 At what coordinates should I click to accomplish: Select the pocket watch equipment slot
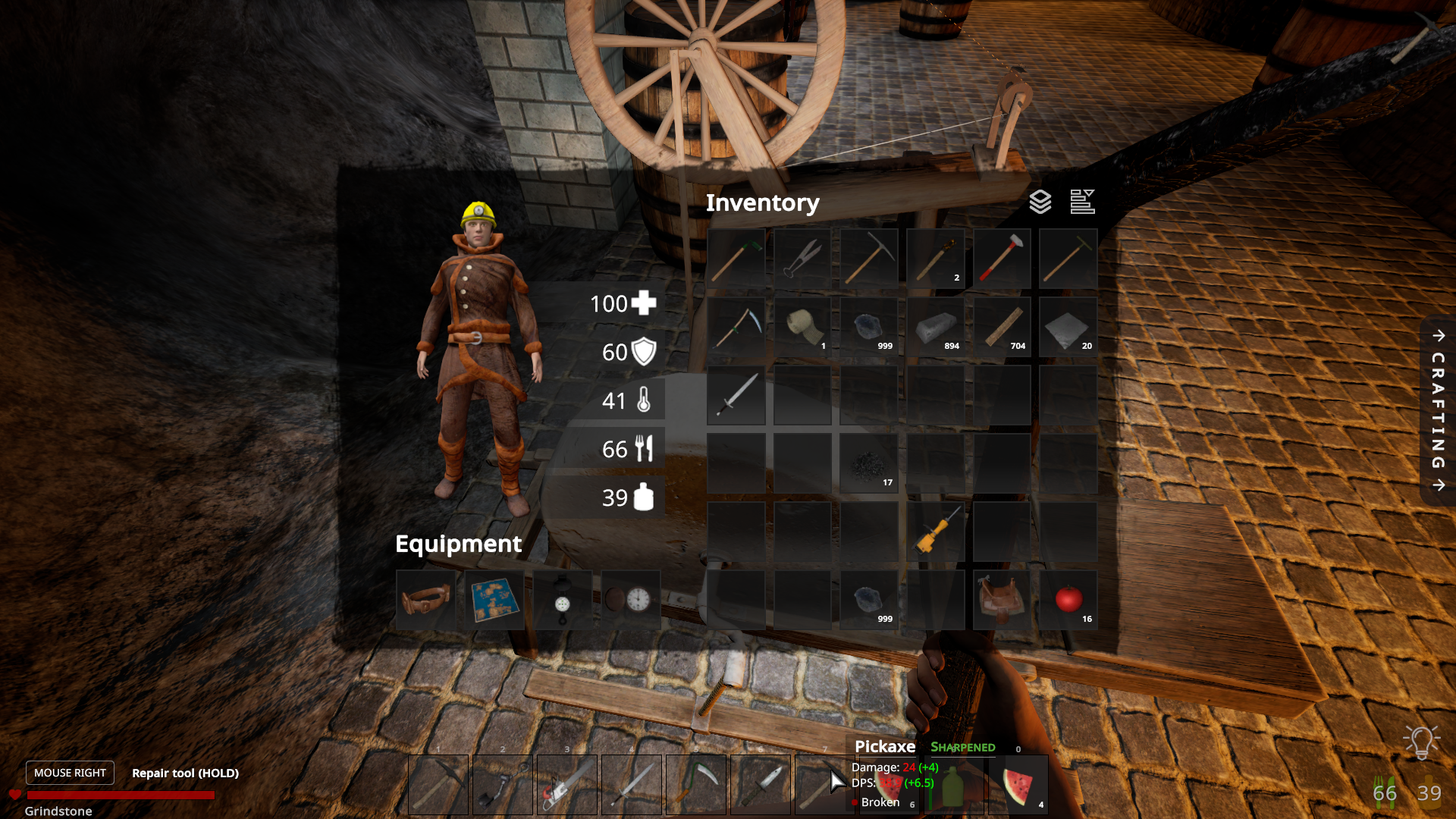(630, 601)
